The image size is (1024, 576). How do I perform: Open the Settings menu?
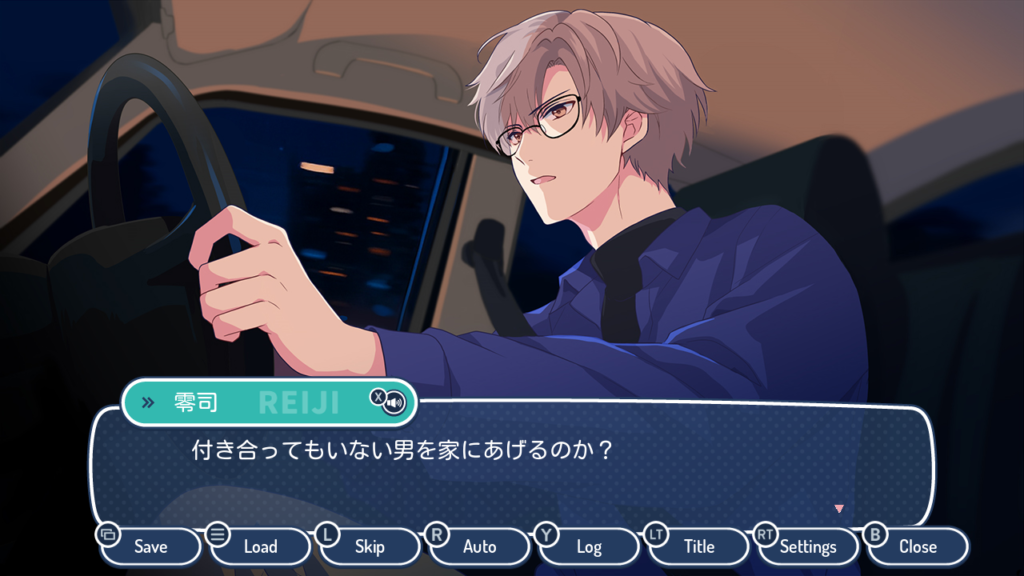808,546
